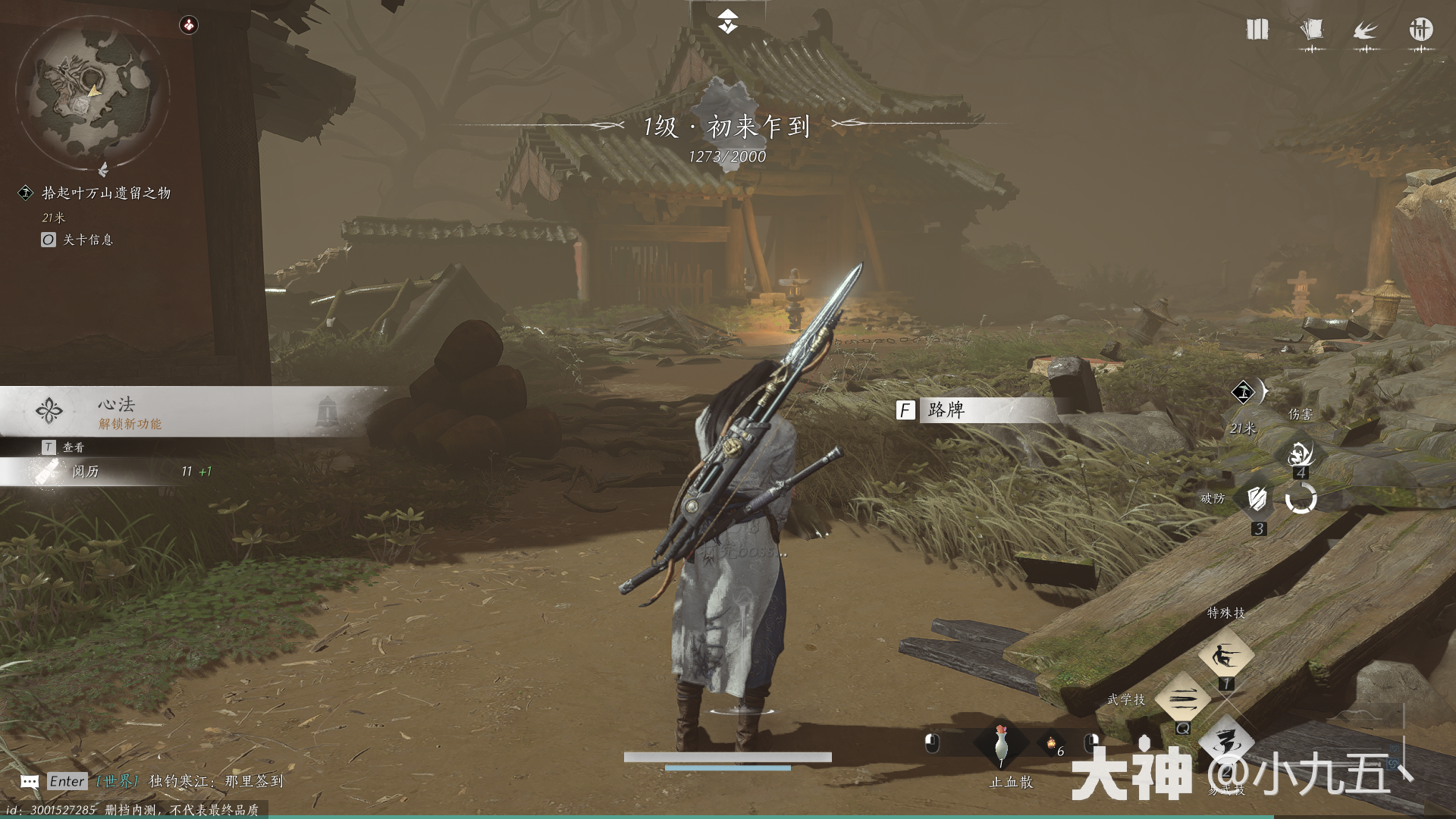
Task: Open the circular minimap
Action: [93, 92]
